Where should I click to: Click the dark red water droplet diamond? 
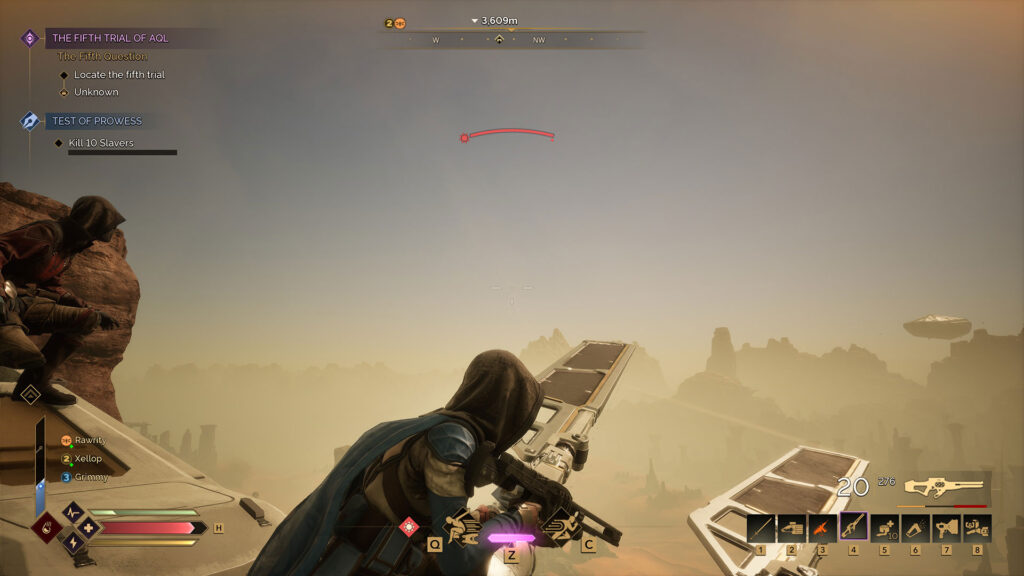click(x=46, y=527)
